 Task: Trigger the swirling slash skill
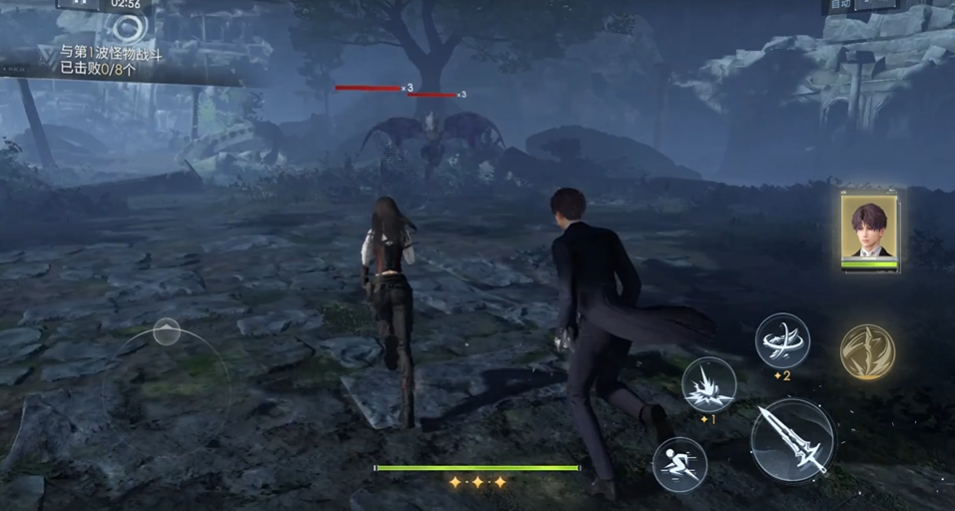tap(782, 341)
